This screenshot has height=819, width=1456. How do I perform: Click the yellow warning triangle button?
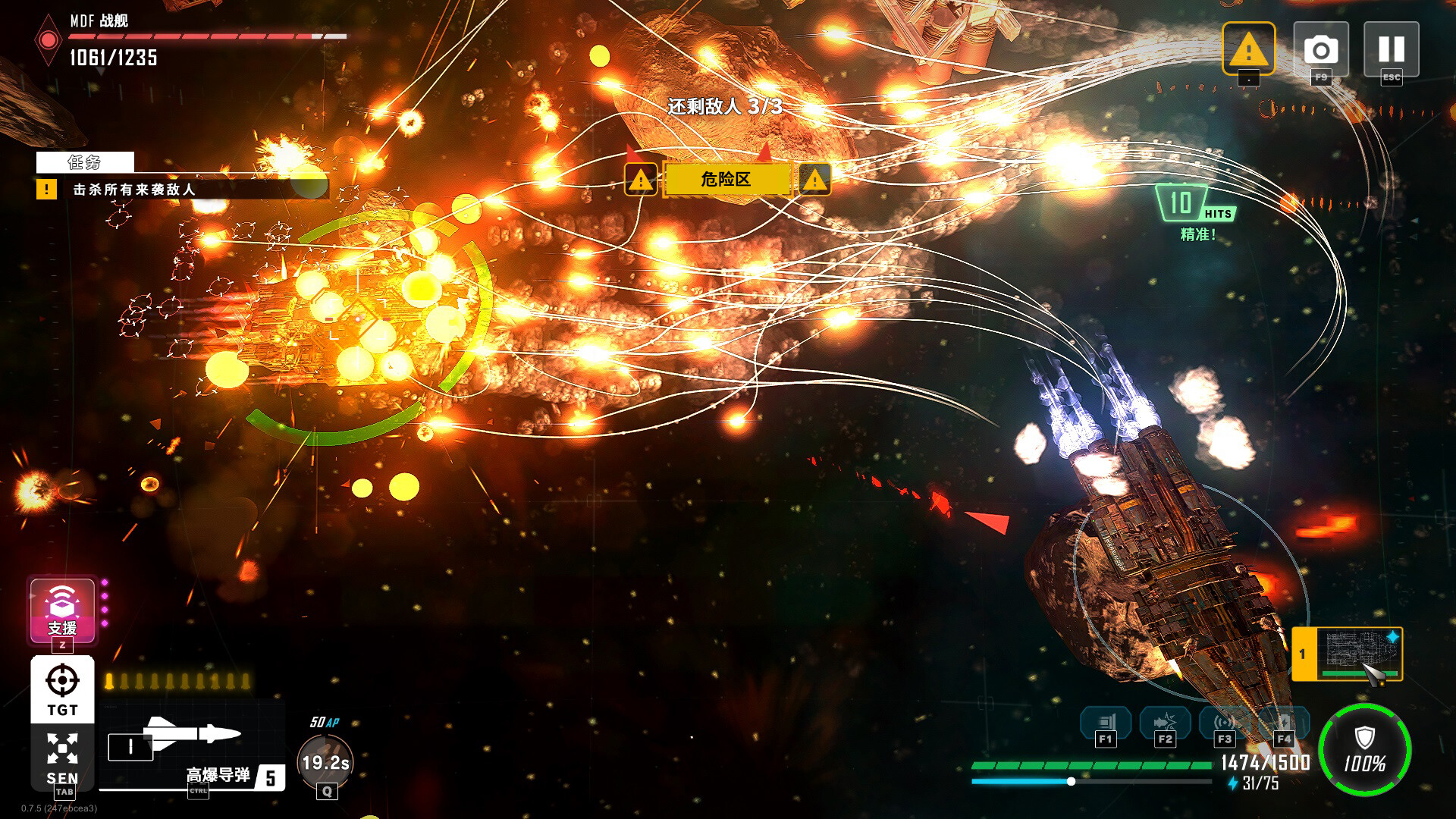[1248, 49]
